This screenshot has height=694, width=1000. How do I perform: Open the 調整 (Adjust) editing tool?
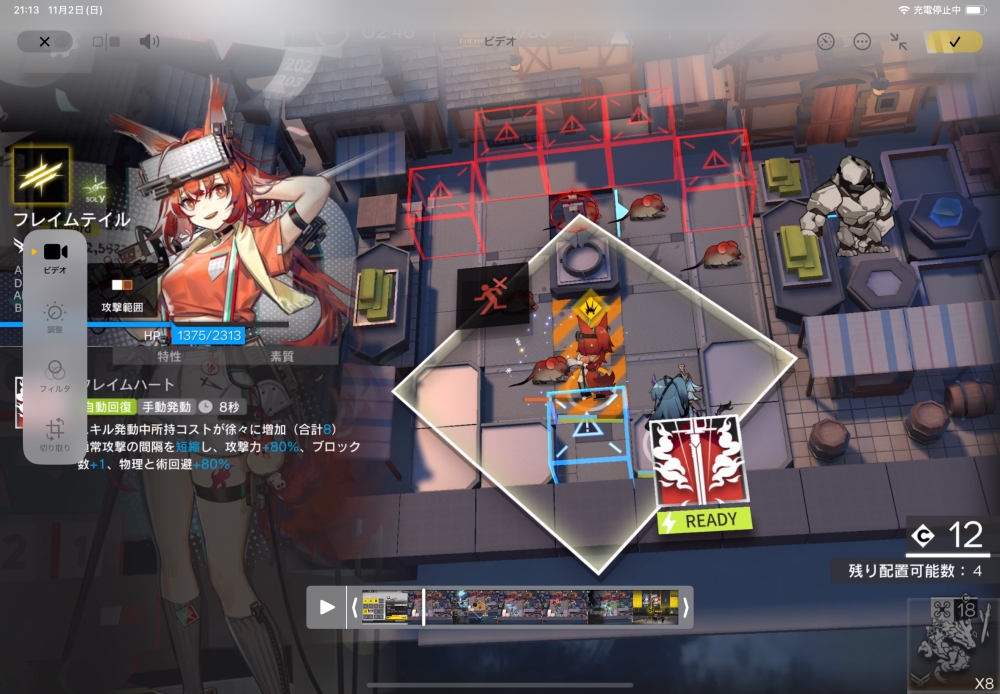coord(55,317)
